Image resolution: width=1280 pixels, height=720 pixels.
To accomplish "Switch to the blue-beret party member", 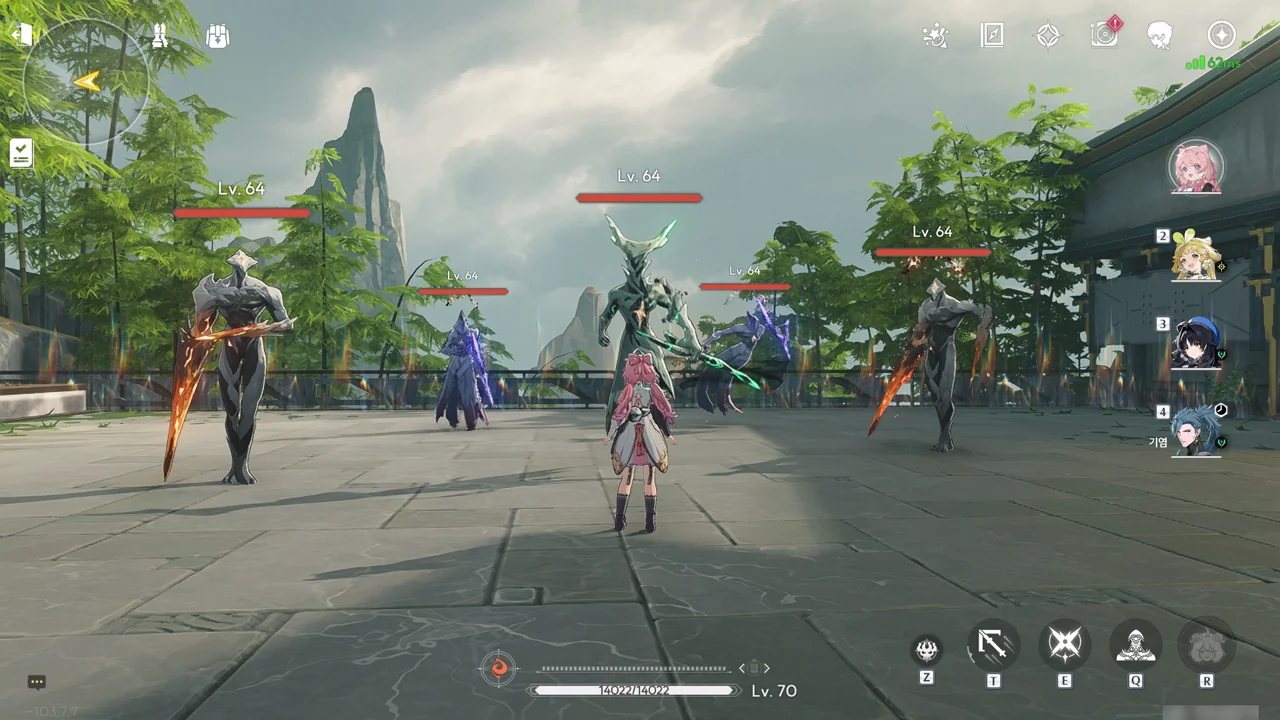I will pyautogui.click(x=1196, y=343).
